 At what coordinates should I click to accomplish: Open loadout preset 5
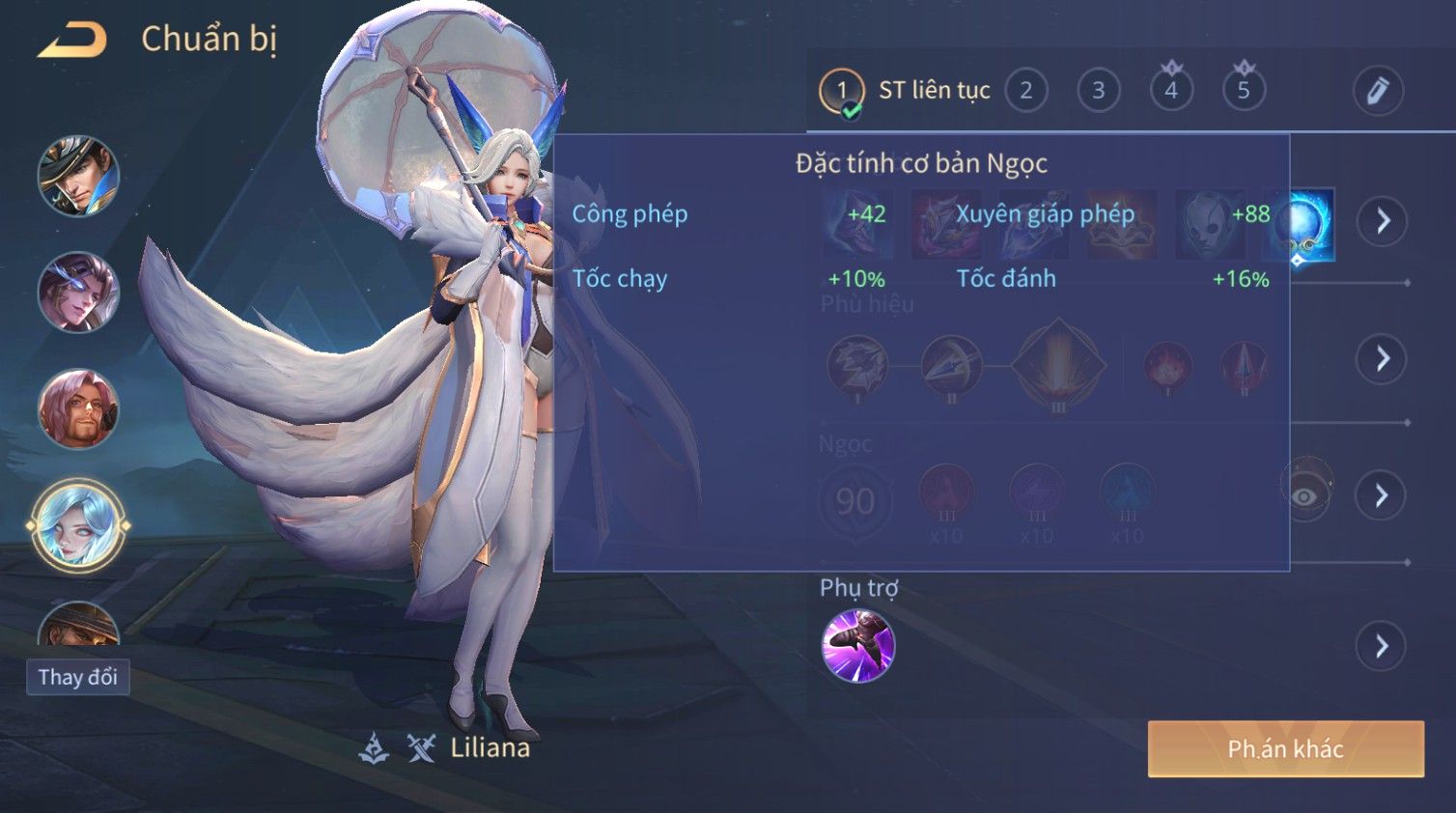click(x=1244, y=91)
